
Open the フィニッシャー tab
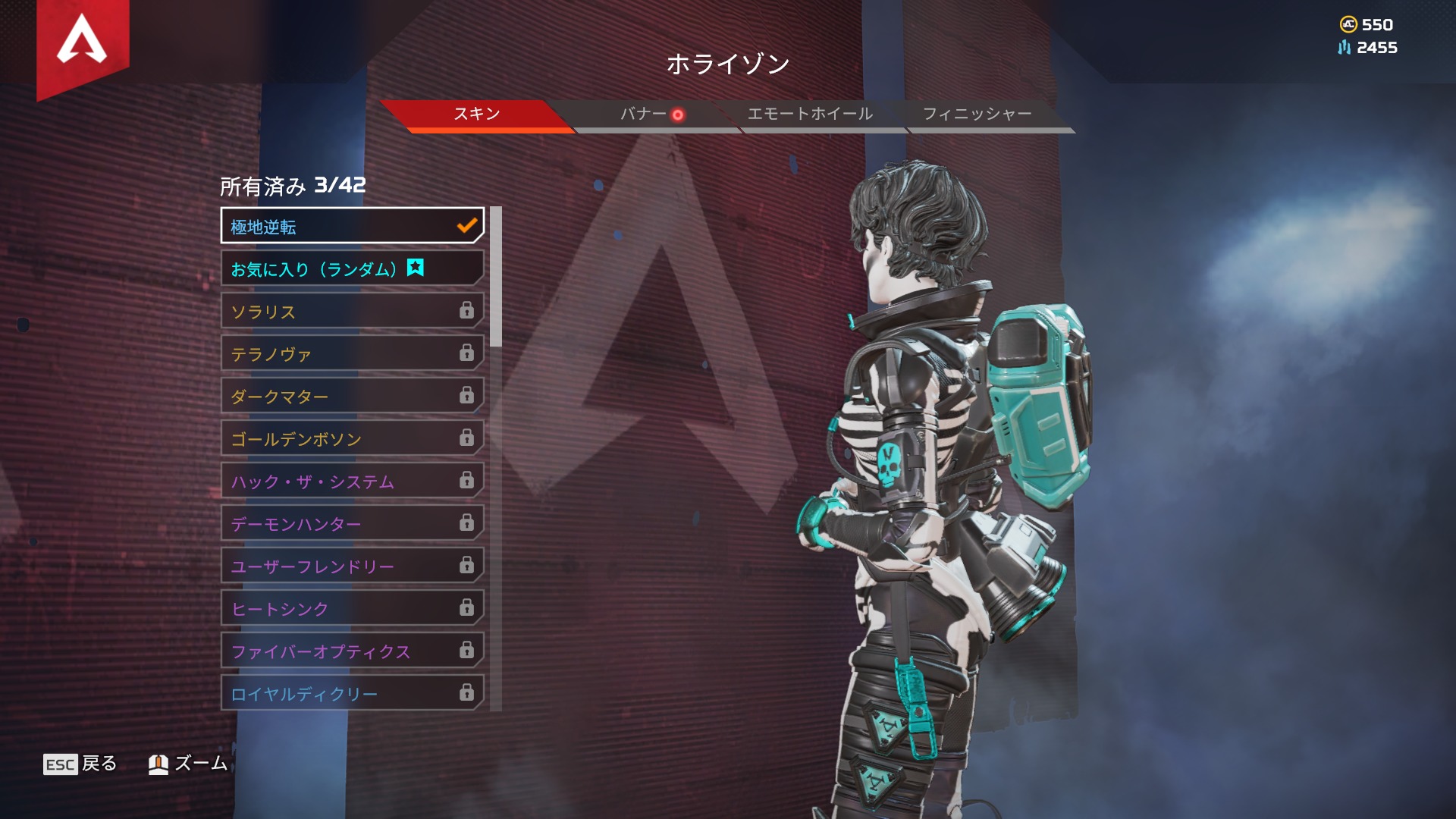tap(977, 115)
